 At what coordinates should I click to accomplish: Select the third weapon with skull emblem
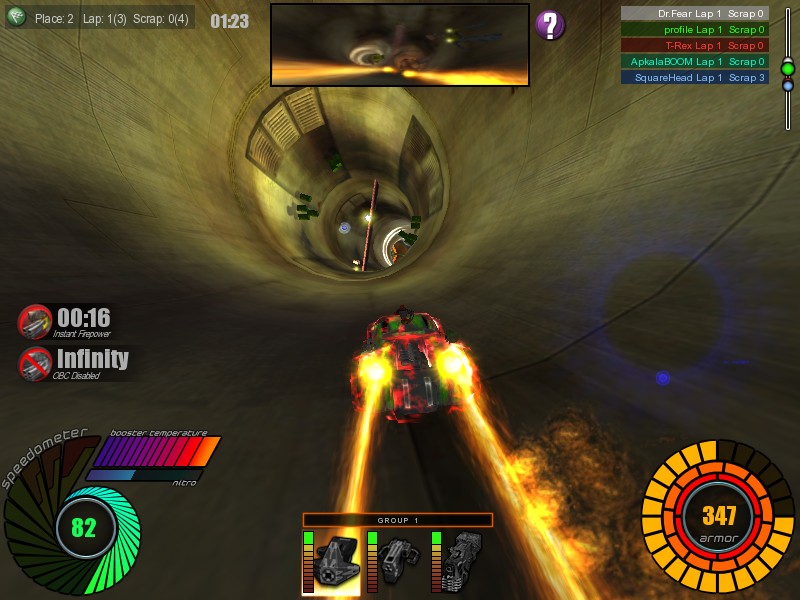461,562
